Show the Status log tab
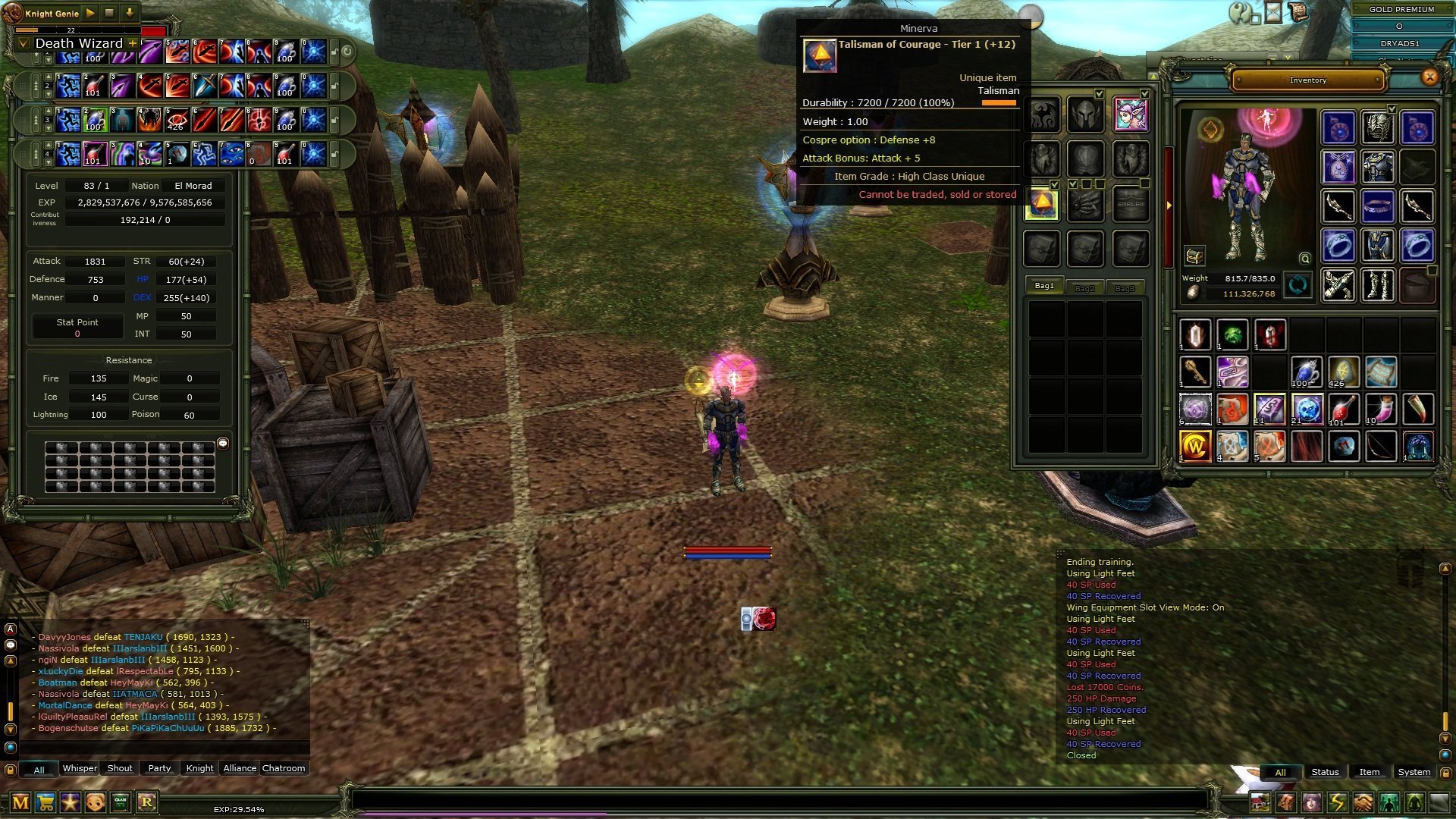The width and height of the screenshot is (1456, 819). (1325, 772)
